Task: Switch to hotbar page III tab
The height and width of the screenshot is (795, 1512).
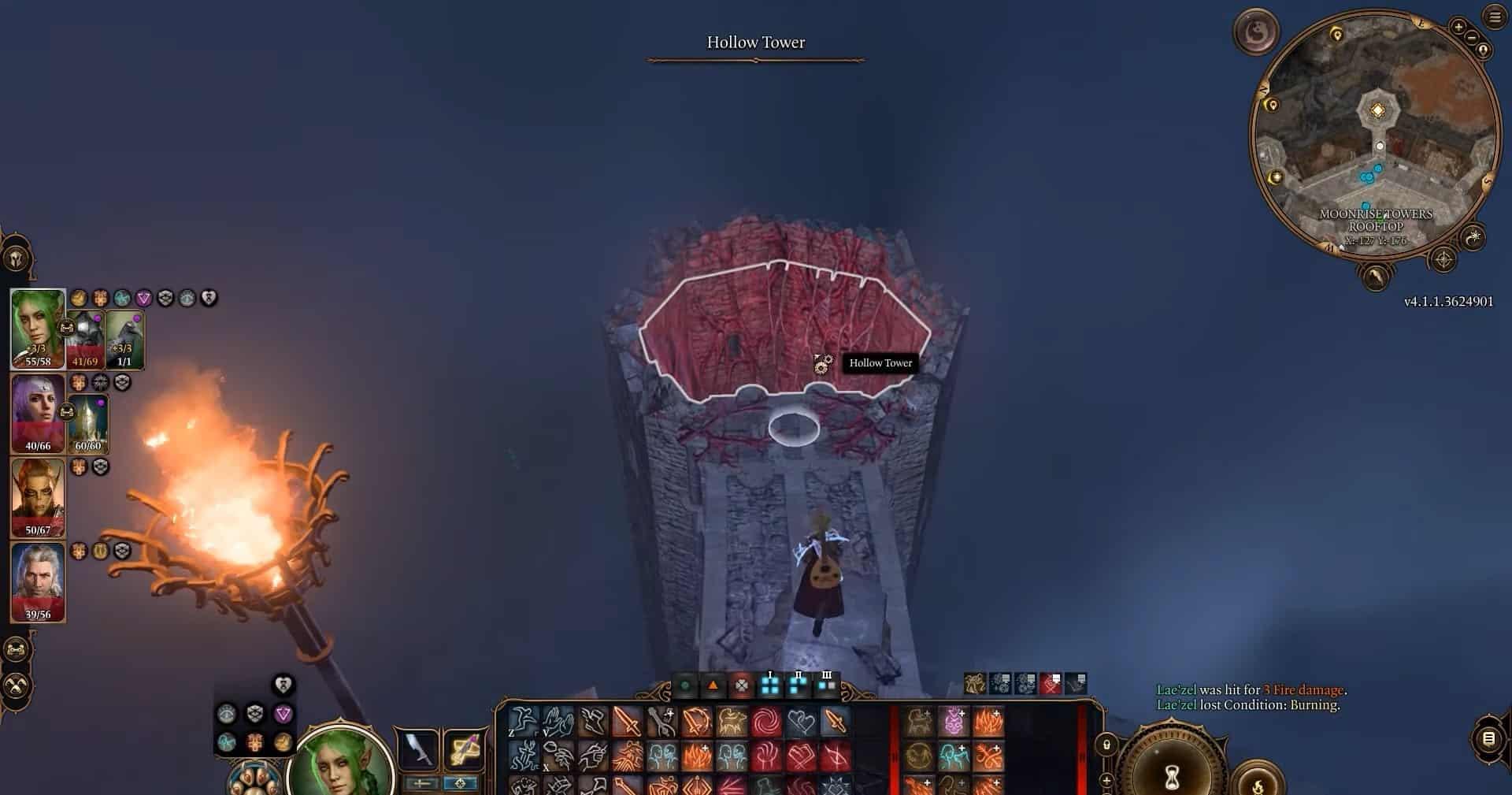Action: tap(826, 684)
